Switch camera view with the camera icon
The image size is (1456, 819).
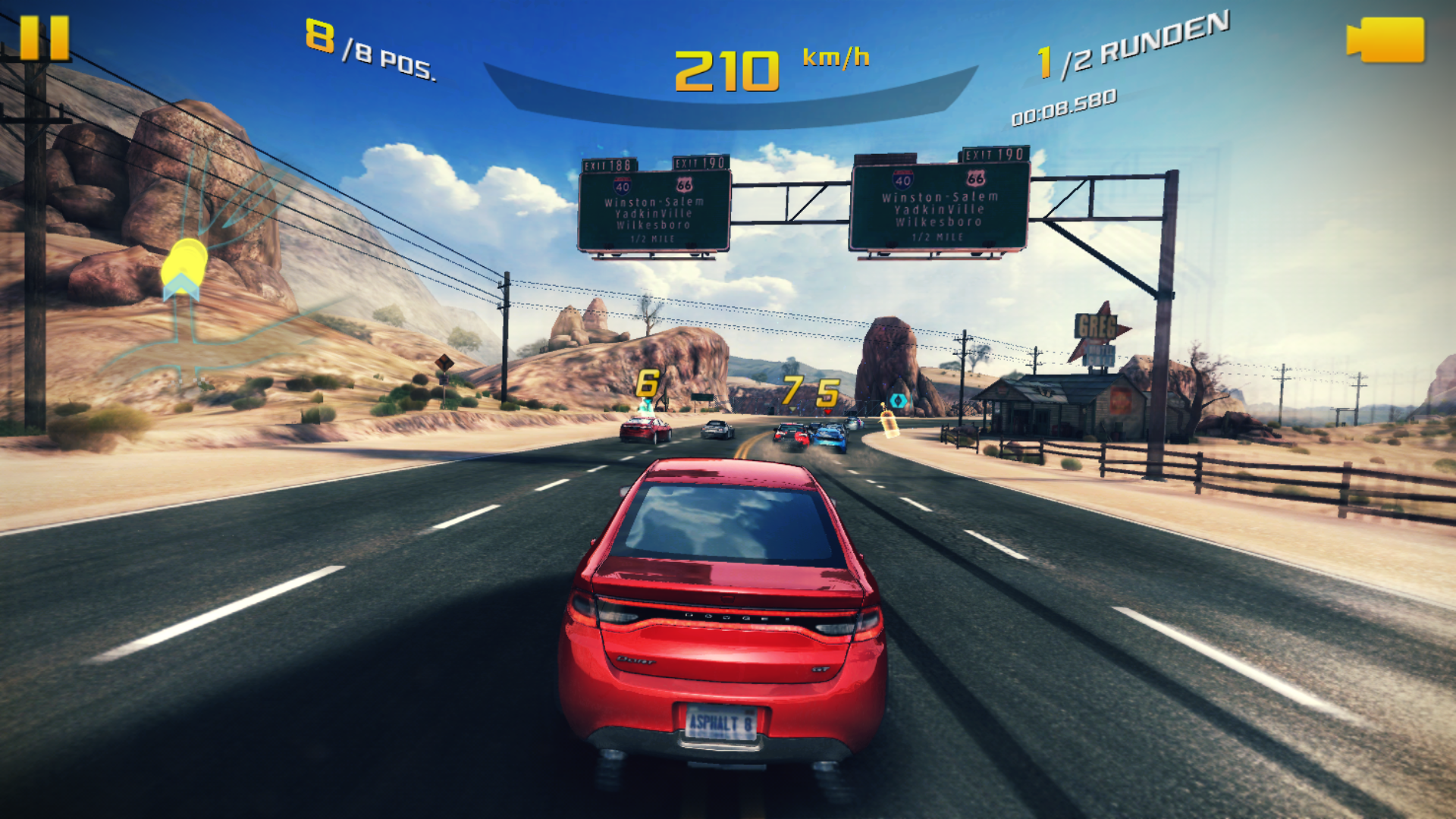pos(1386,39)
